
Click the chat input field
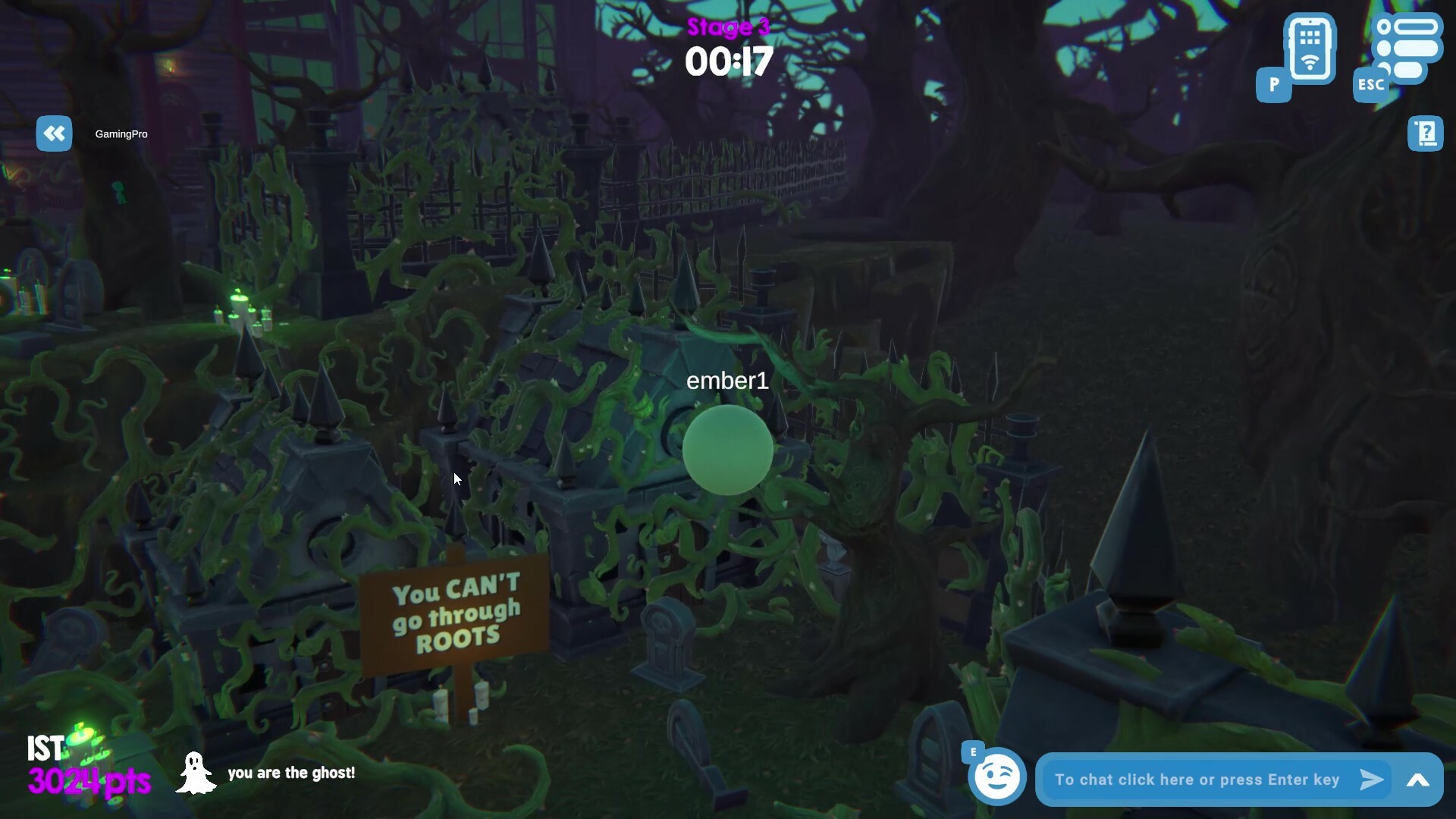1198,779
